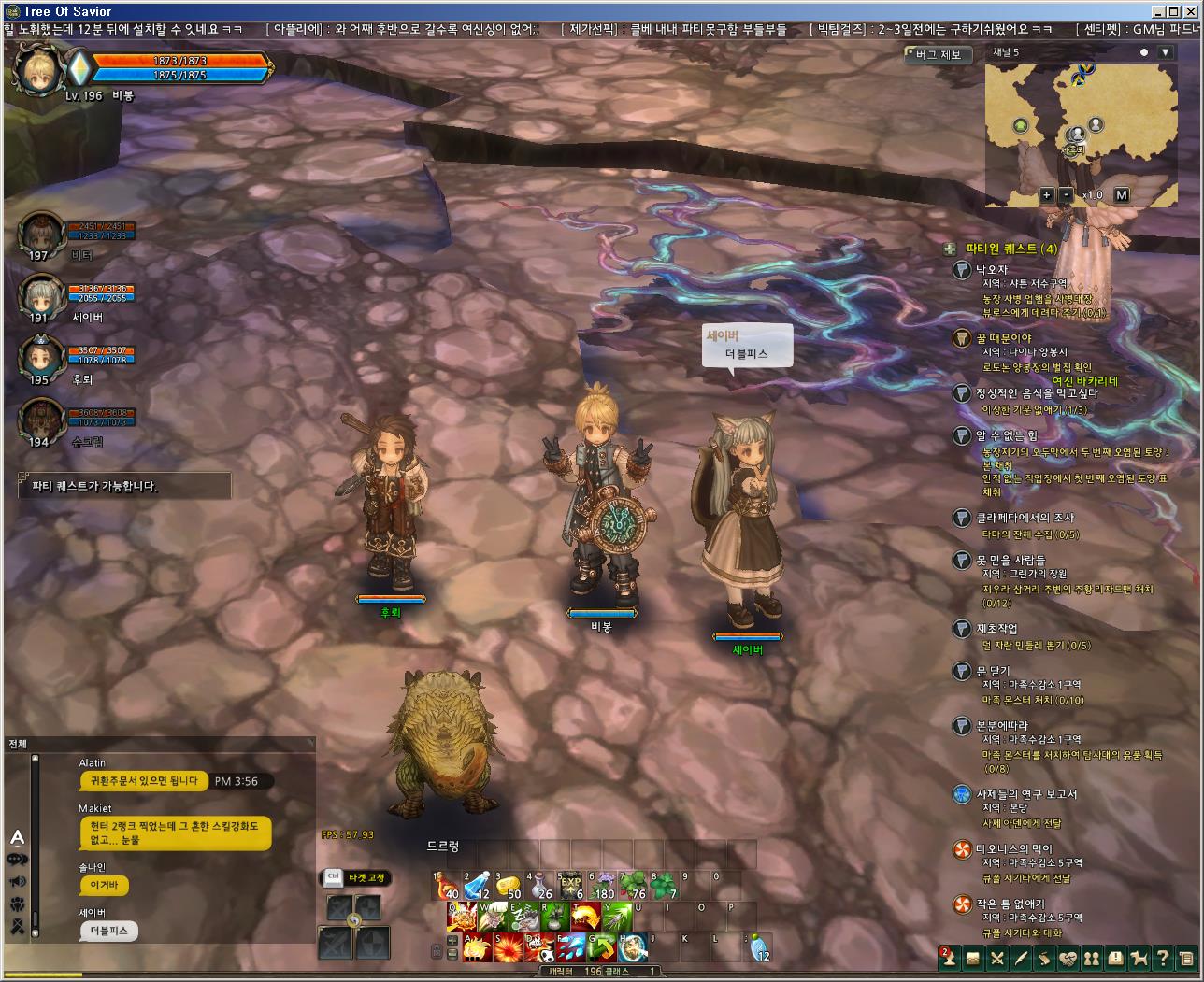The height and width of the screenshot is (982, 1204).
Task: Open the channel 5 dropdown arrow
Action: click(x=1165, y=52)
